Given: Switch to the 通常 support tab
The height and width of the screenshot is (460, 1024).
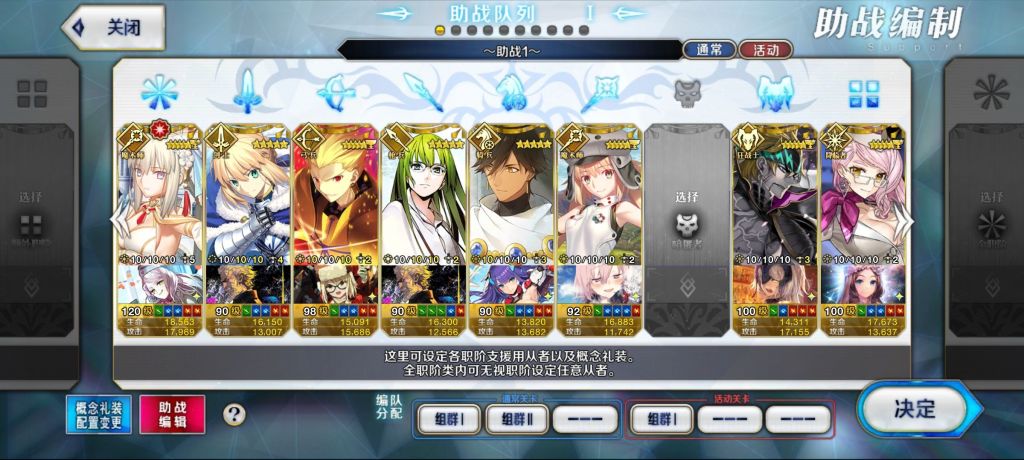Looking at the screenshot, I should (x=709, y=50).
